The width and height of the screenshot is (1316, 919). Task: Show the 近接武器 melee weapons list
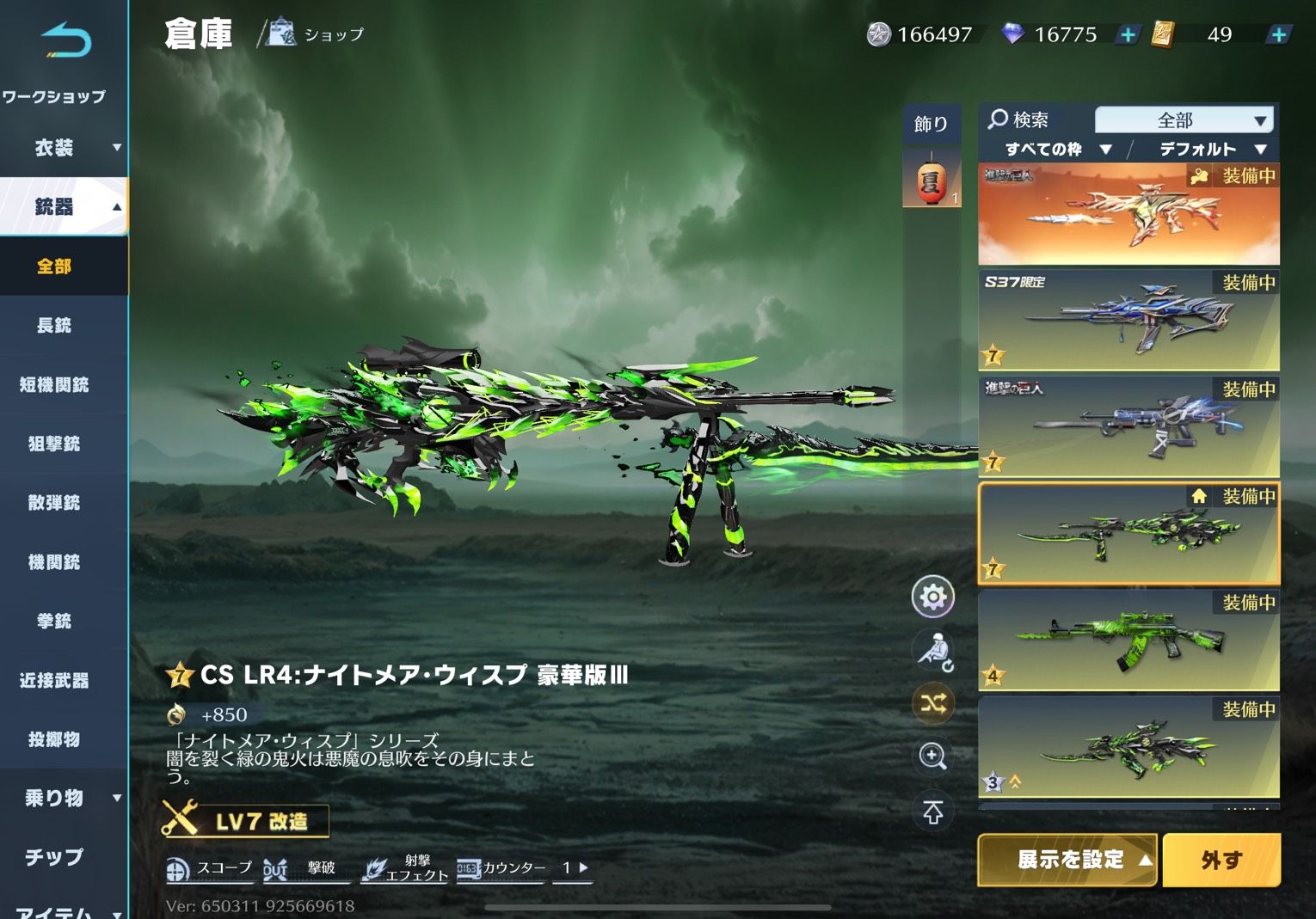pyautogui.click(x=54, y=680)
